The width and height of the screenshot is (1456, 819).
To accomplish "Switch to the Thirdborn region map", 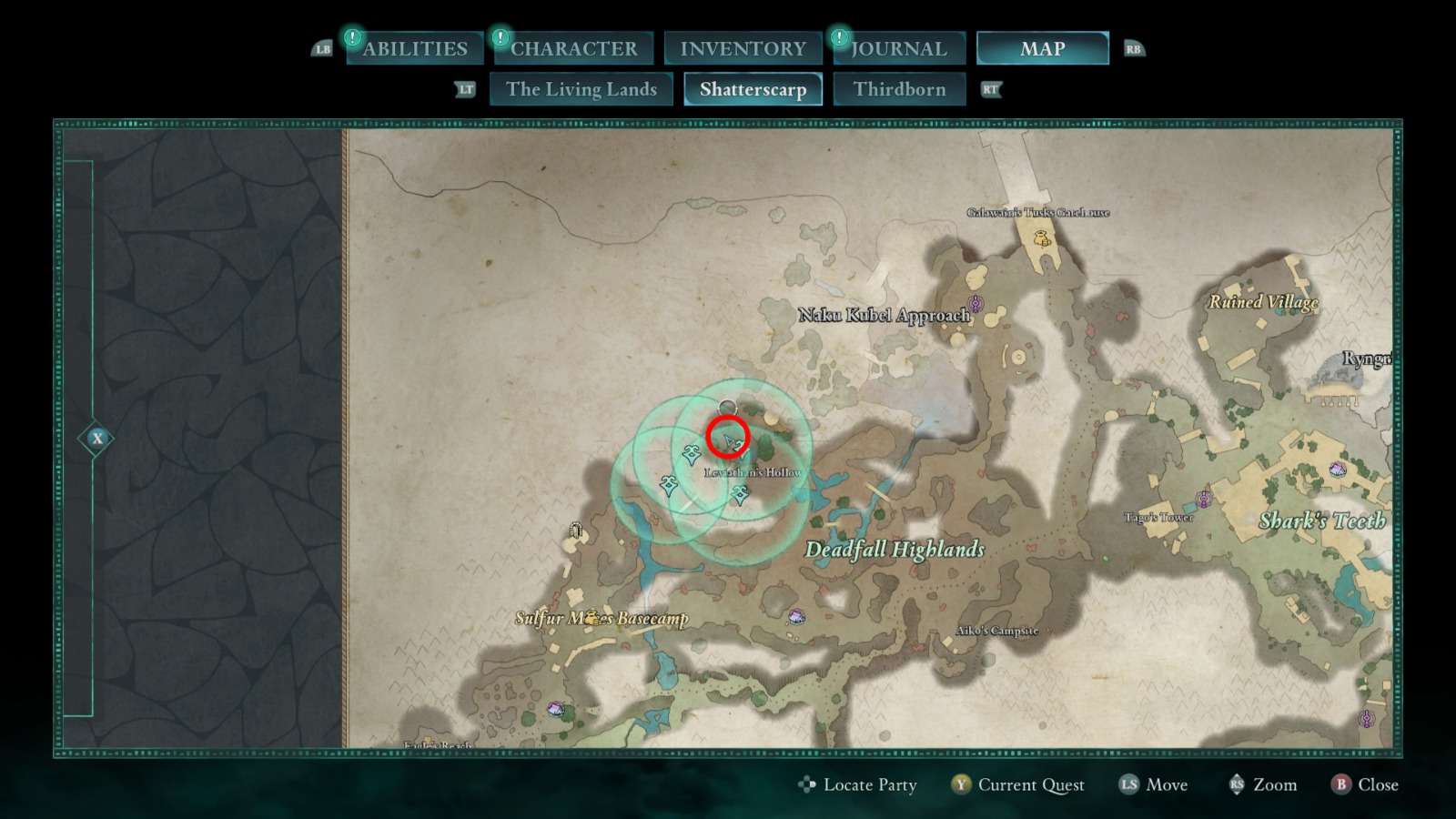I will [x=899, y=89].
